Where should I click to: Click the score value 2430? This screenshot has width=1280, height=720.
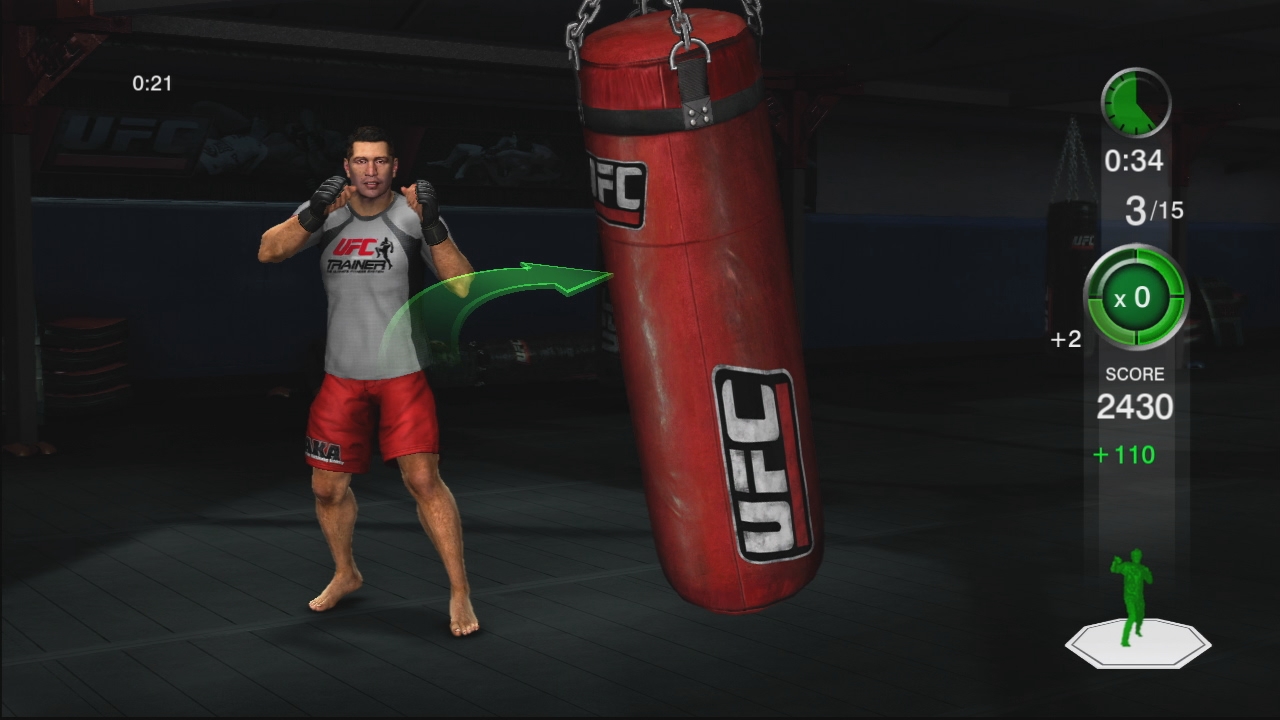1133,408
